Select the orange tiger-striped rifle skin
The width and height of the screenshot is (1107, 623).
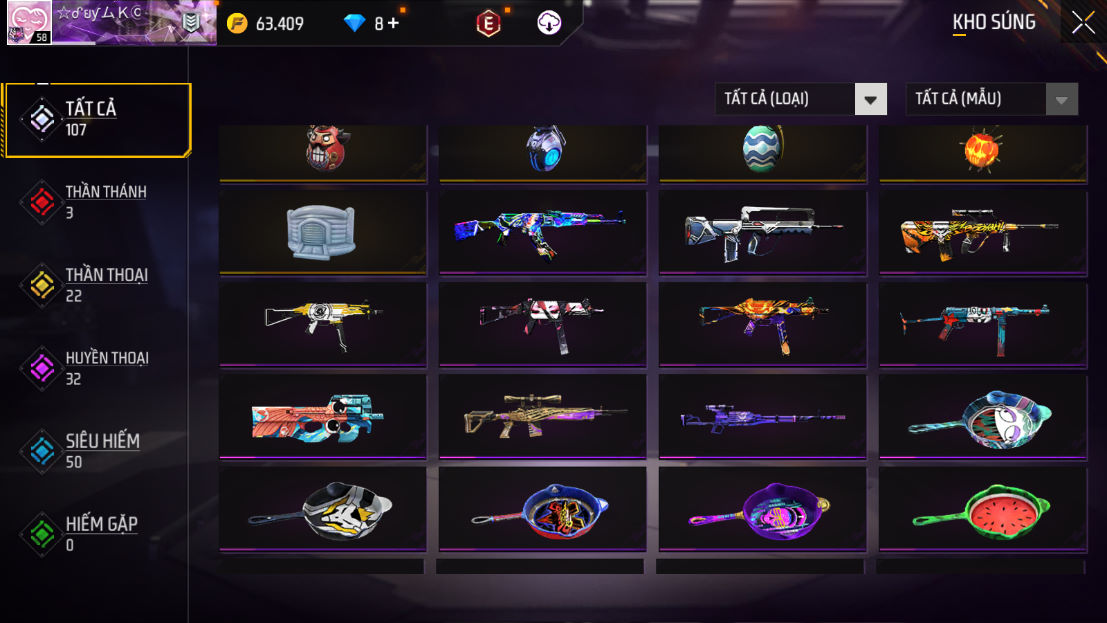pos(980,231)
